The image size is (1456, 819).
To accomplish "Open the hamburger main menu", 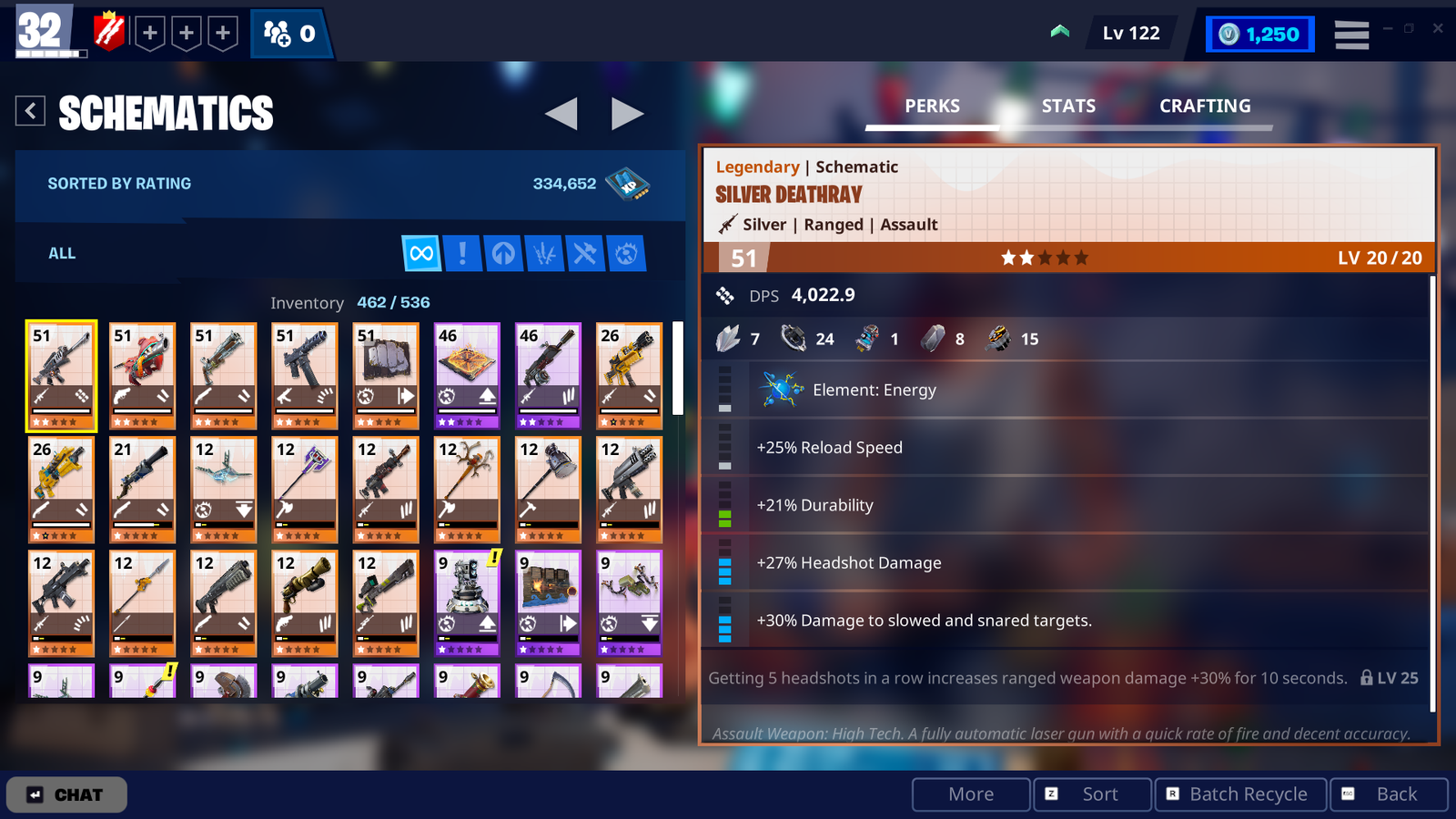I will [1351, 35].
